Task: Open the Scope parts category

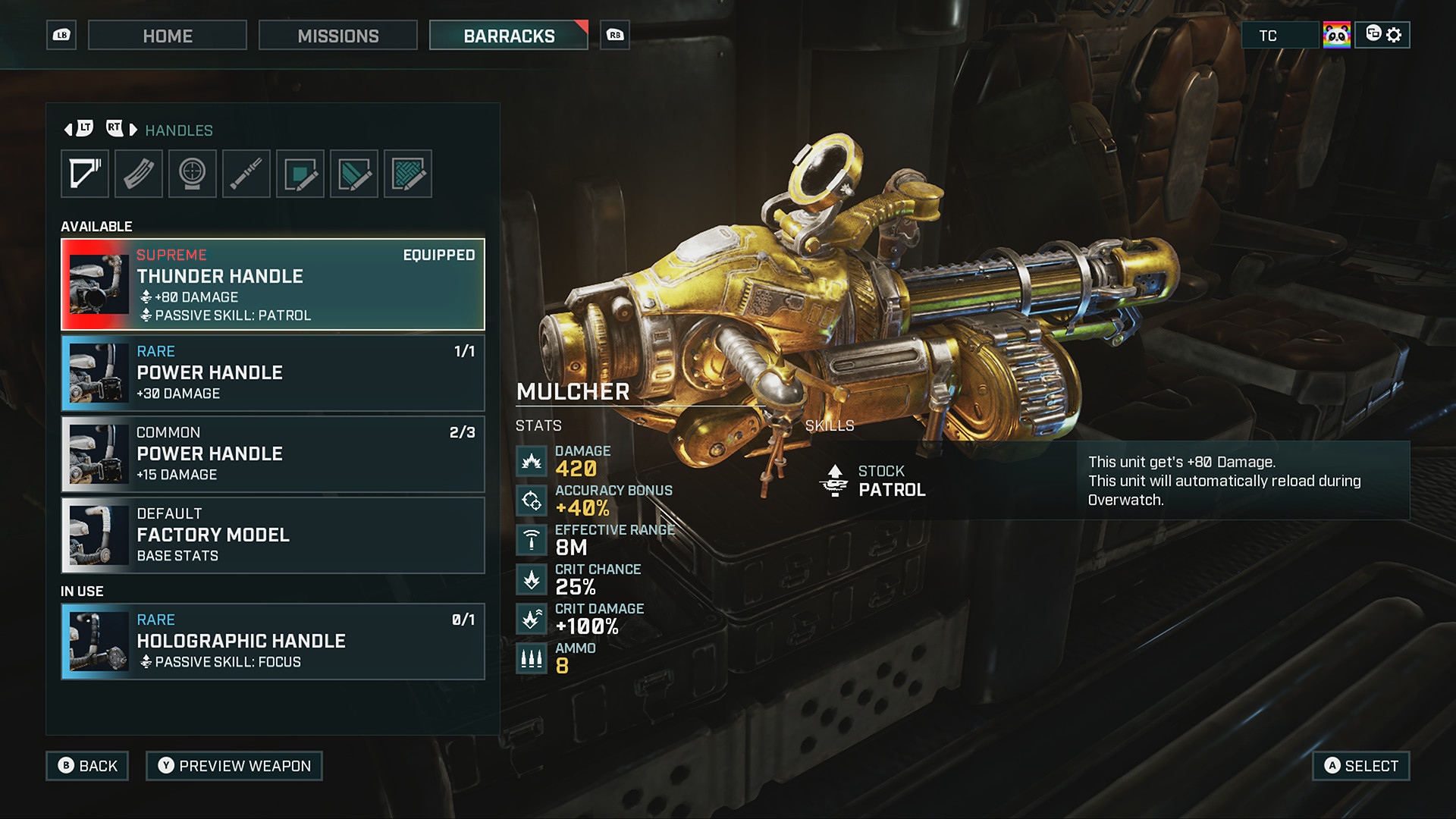Action: [x=192, y=173]
